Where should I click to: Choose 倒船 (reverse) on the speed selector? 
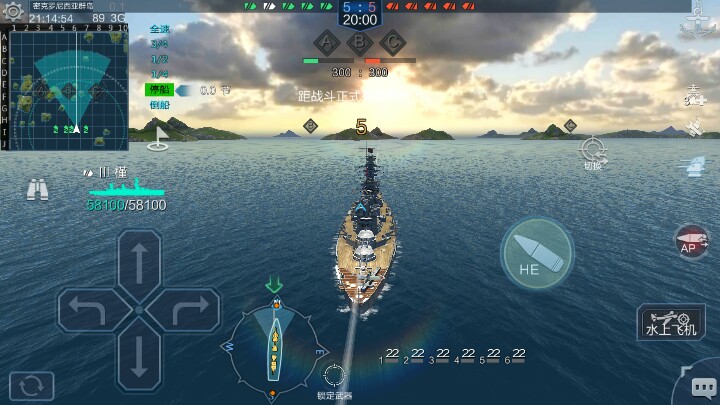[160, 105]
